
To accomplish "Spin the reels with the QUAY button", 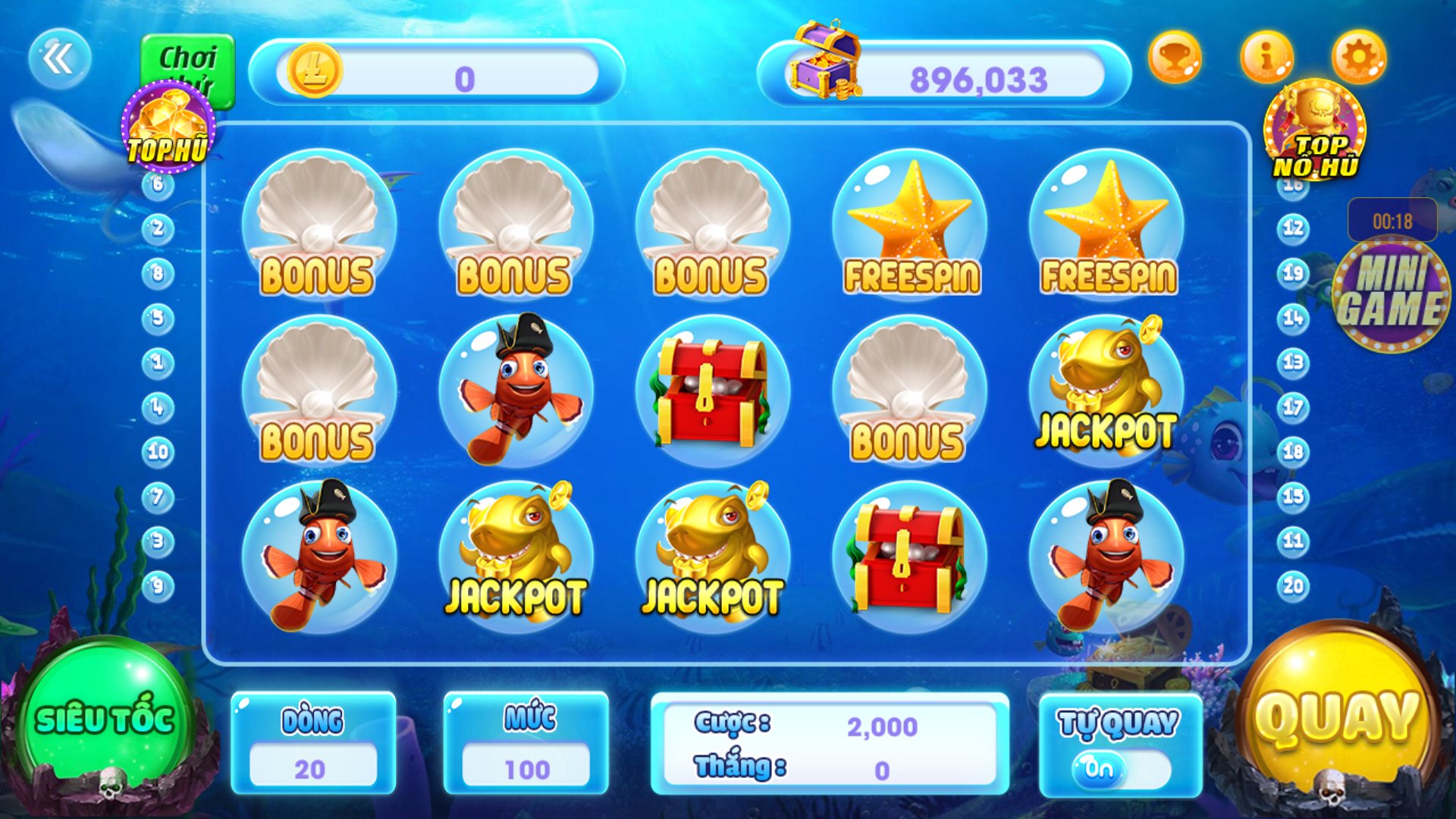I will tap(1337, 717).
